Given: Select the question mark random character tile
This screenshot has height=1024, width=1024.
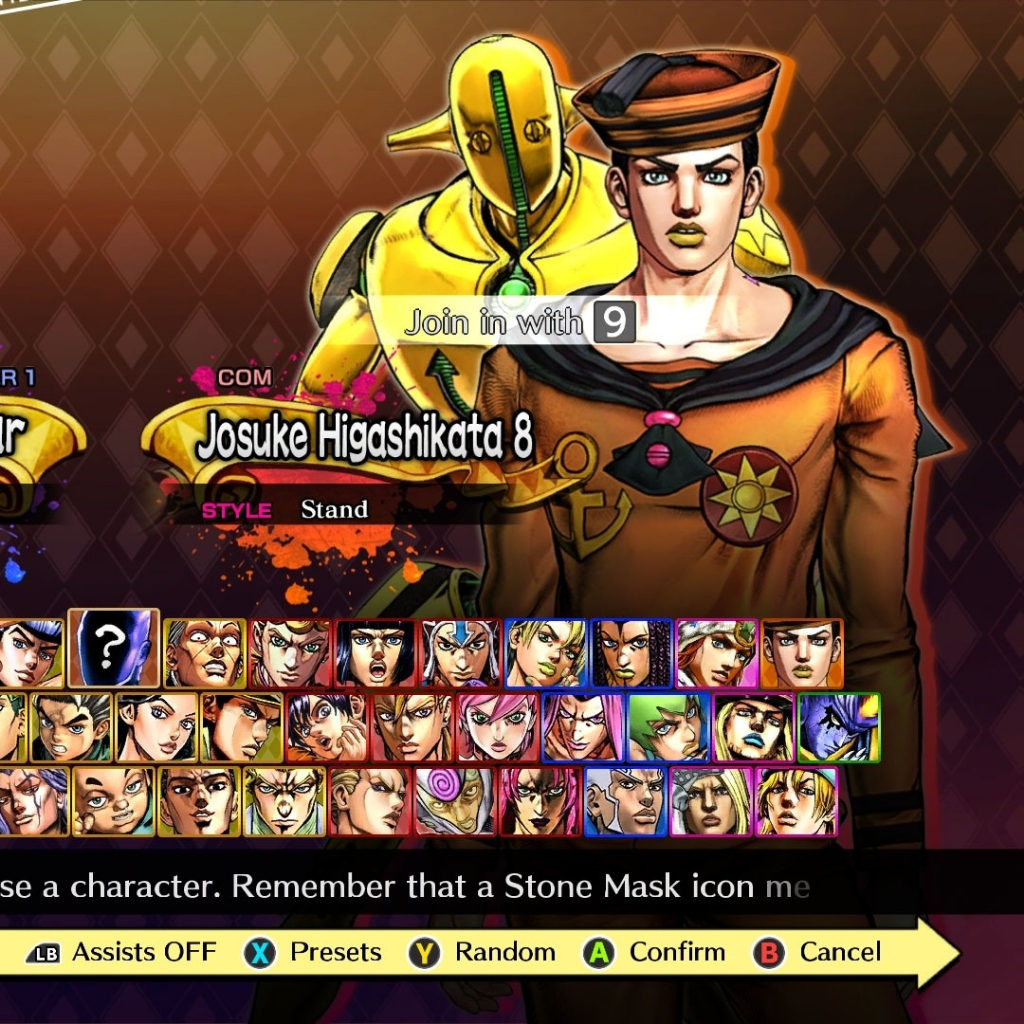Looking at the screenshot, I should pos(113,647).
